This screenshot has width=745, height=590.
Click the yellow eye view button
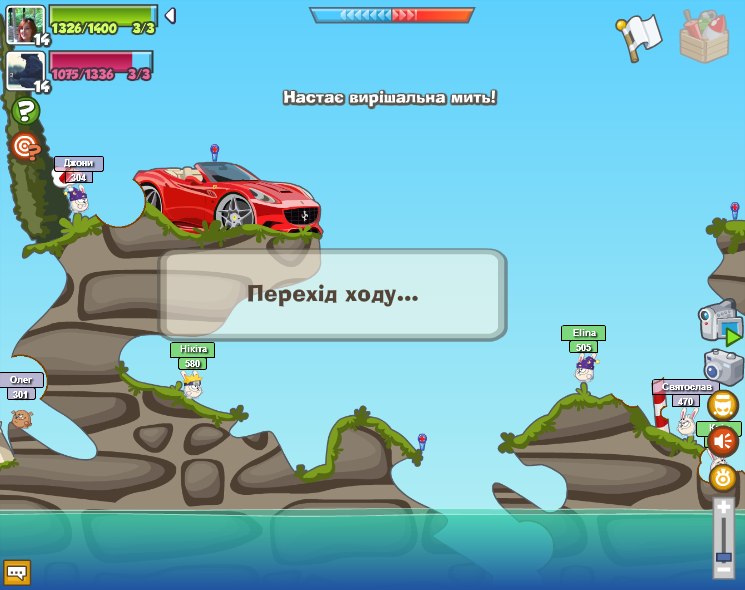click(x=723, y=477)
